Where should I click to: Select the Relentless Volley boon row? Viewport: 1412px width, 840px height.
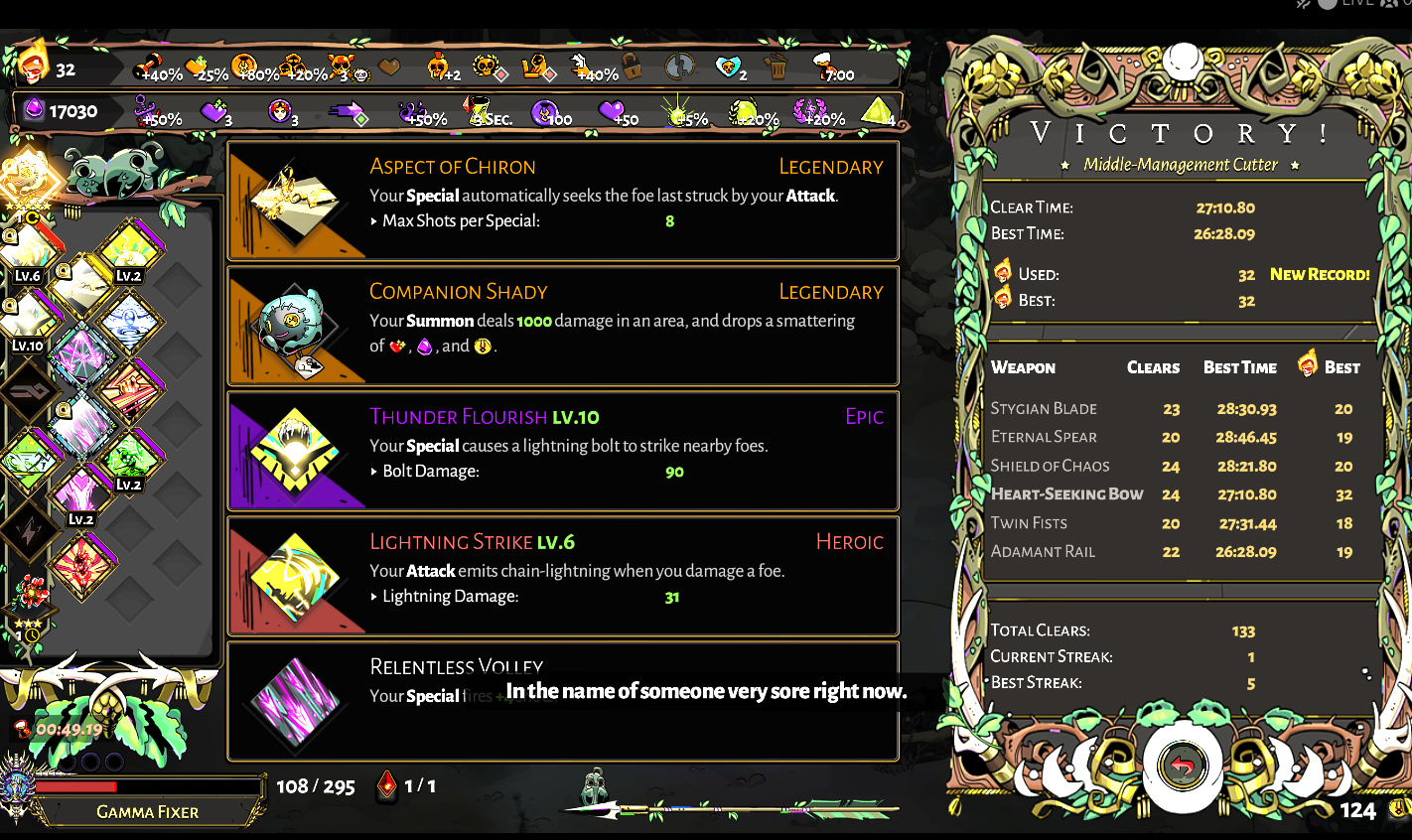click(563, 700)
